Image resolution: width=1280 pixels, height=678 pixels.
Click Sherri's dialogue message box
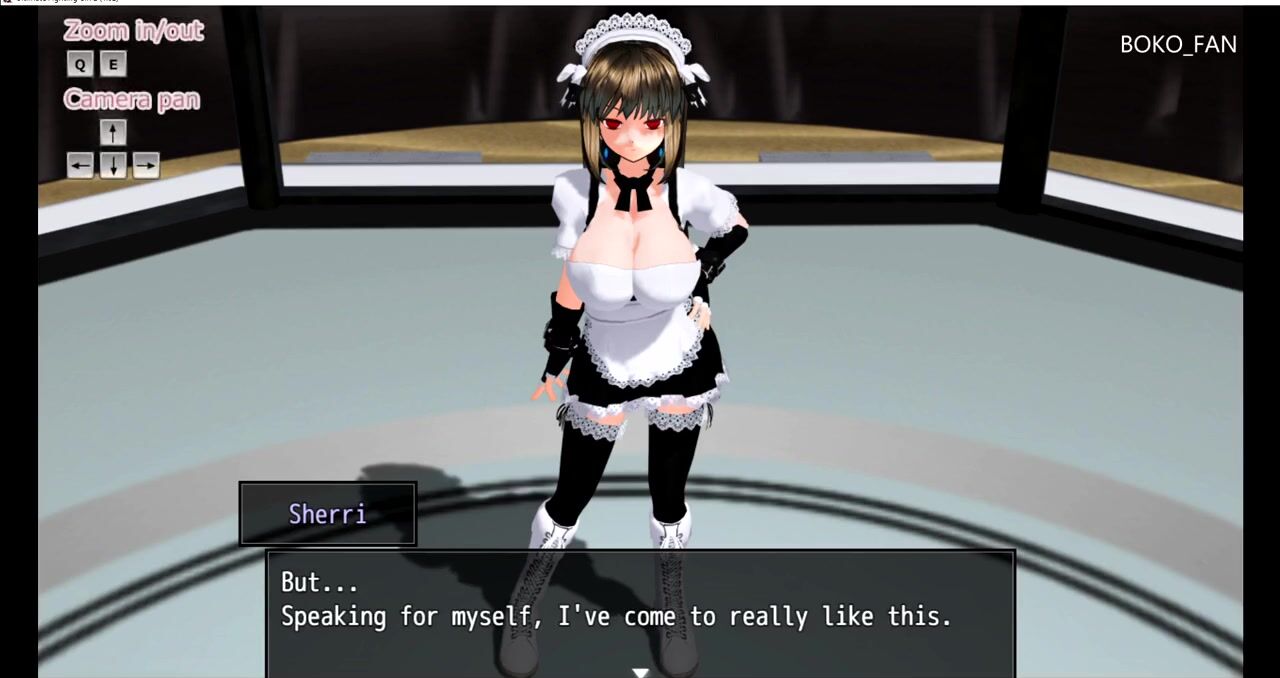coord(640,612)
